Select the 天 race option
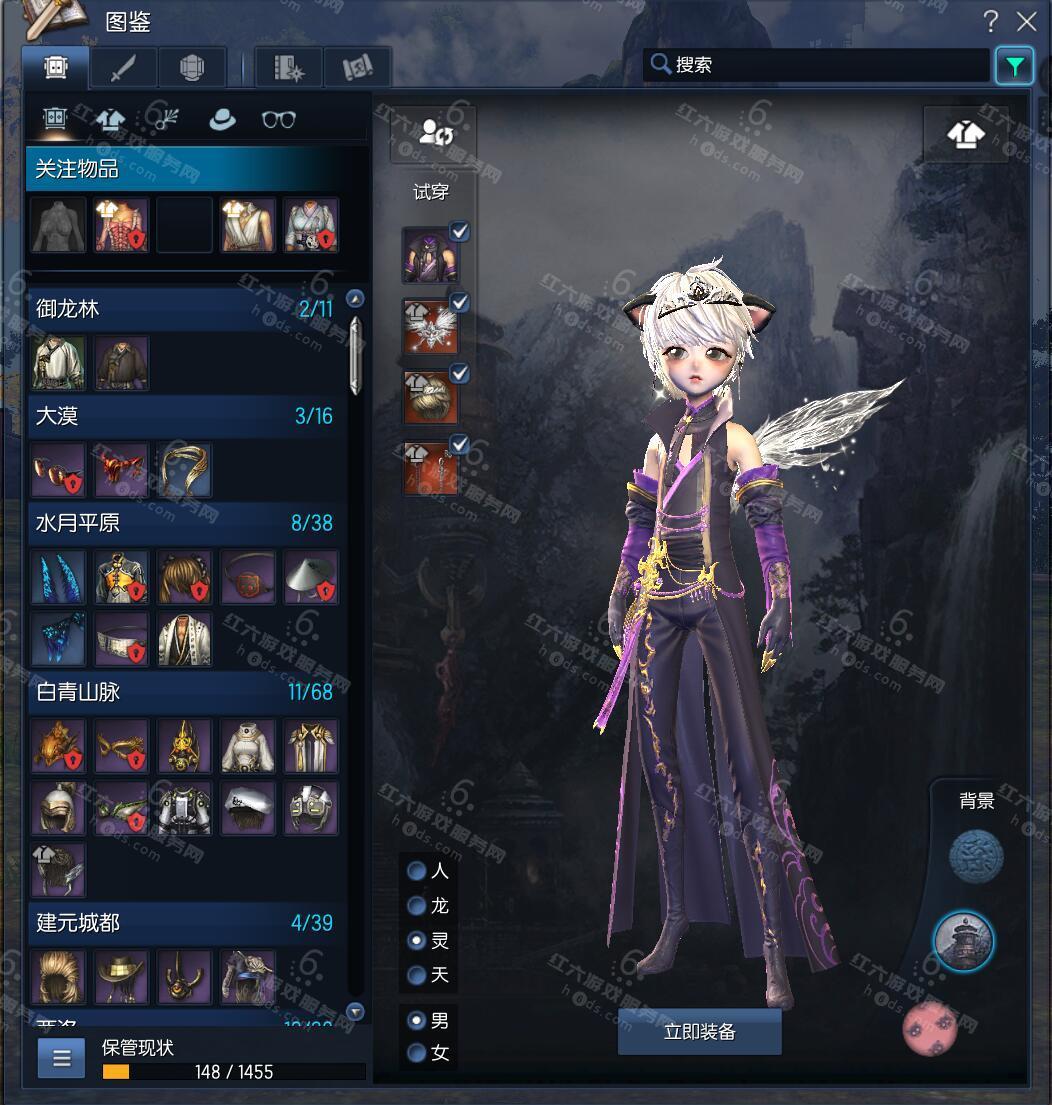The image size is (1052, 1105). point(417,974)
